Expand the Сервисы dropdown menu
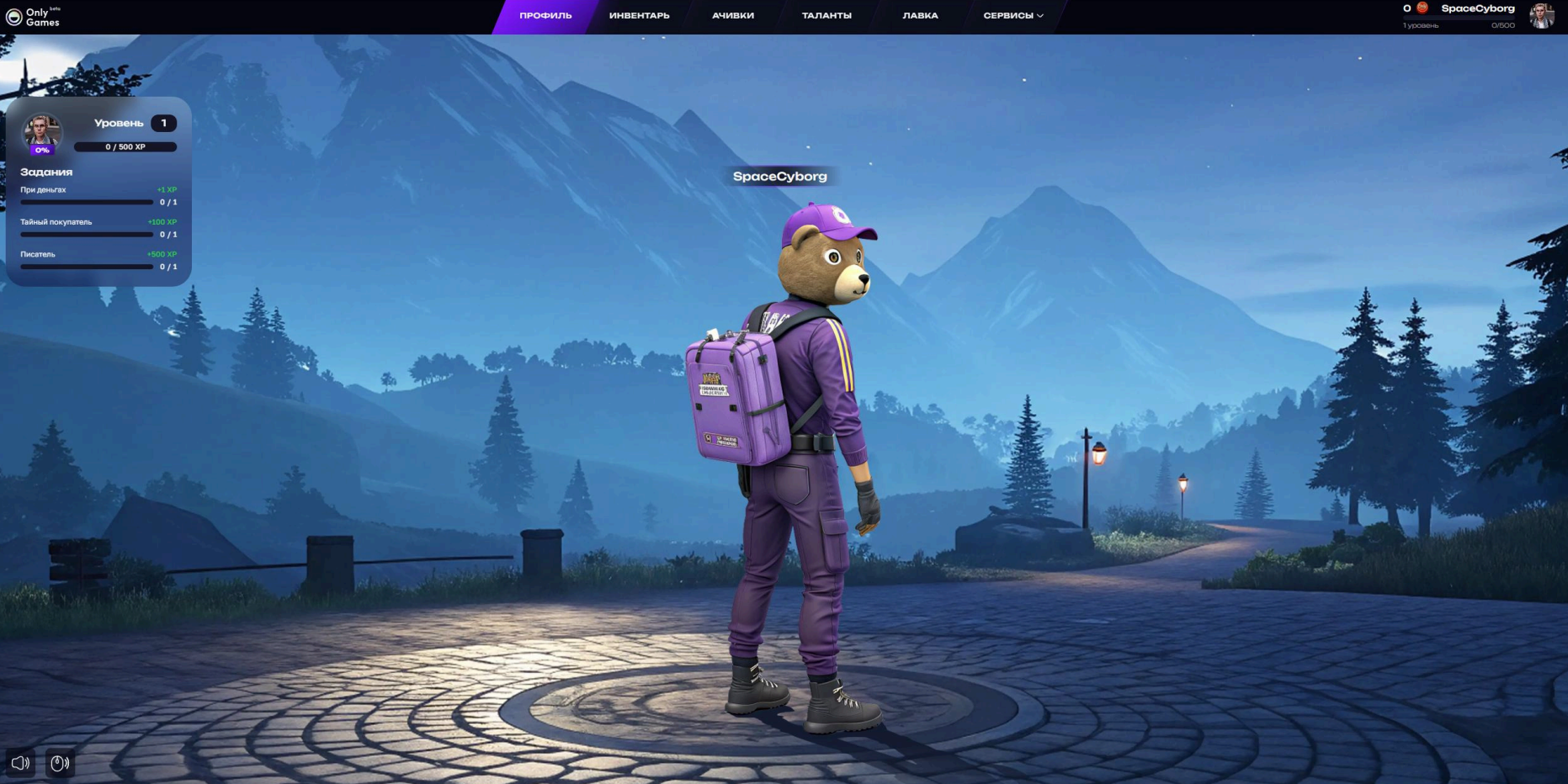Screen dimensions: 1568x784 click(x=1013, y=16)
